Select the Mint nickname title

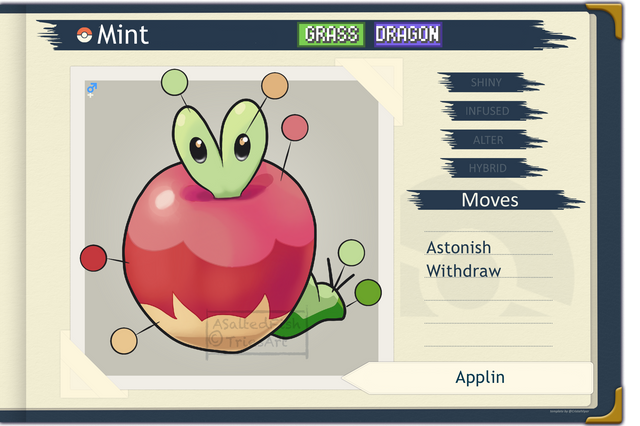(123, 35)
